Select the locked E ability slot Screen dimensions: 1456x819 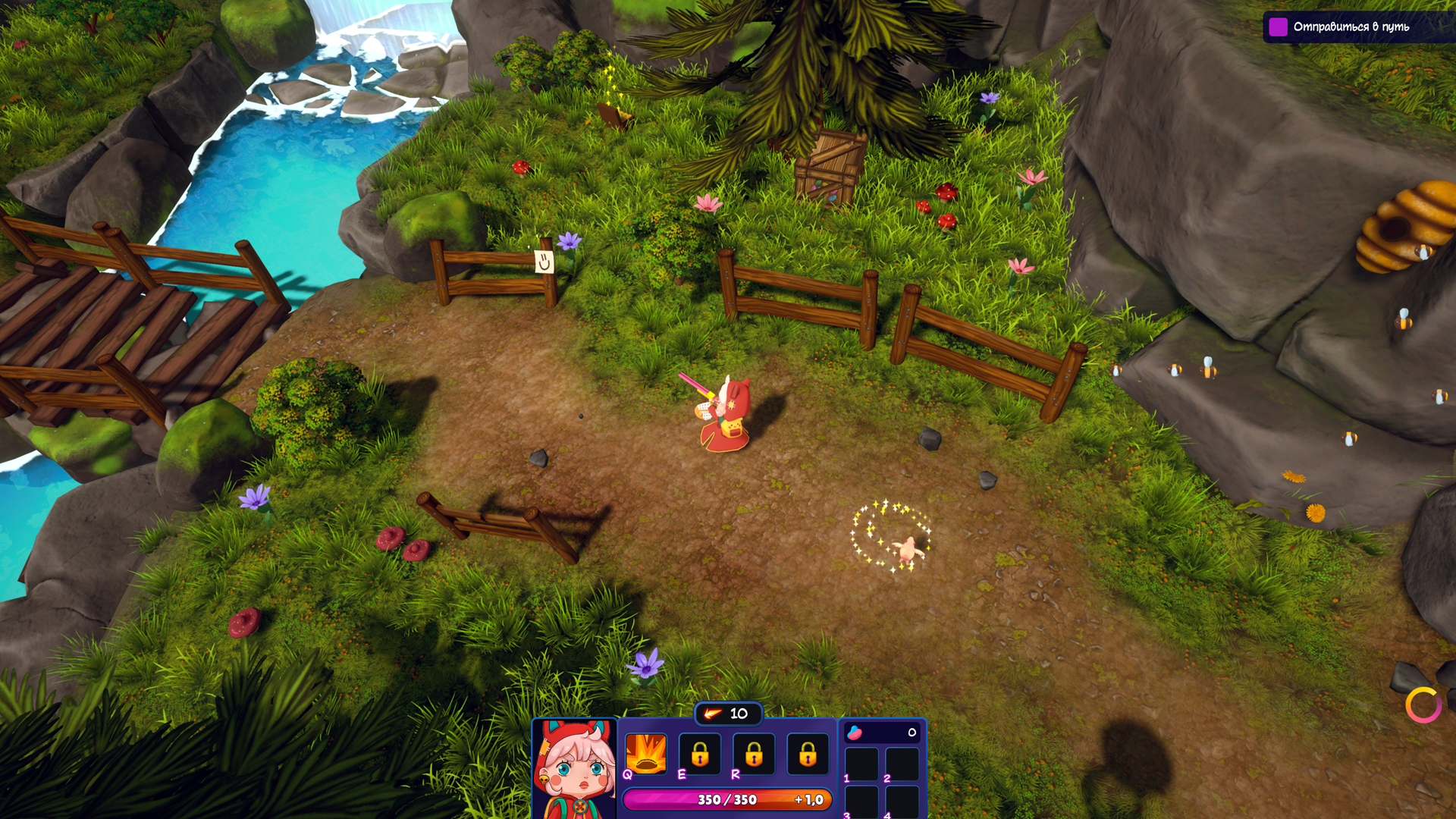(700, 754)
